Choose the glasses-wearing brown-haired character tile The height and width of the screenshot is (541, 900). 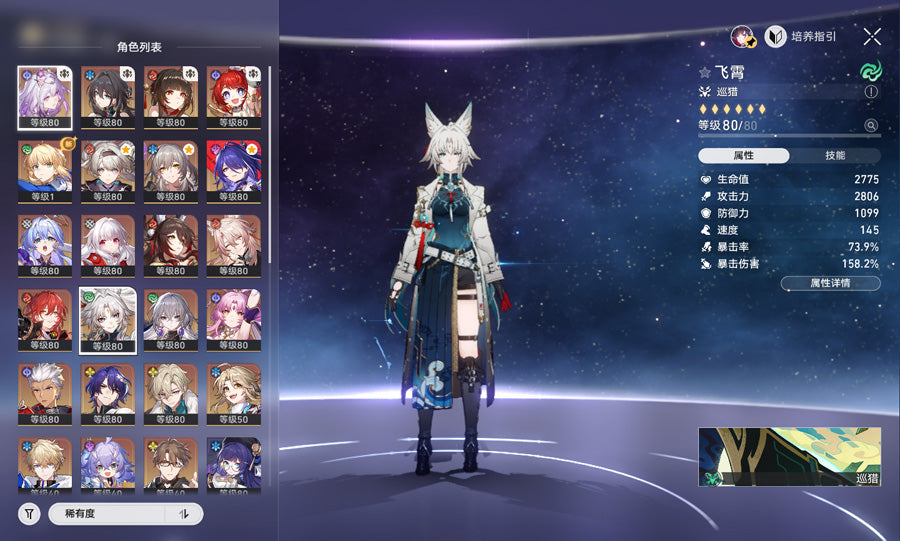coord(170,465)
